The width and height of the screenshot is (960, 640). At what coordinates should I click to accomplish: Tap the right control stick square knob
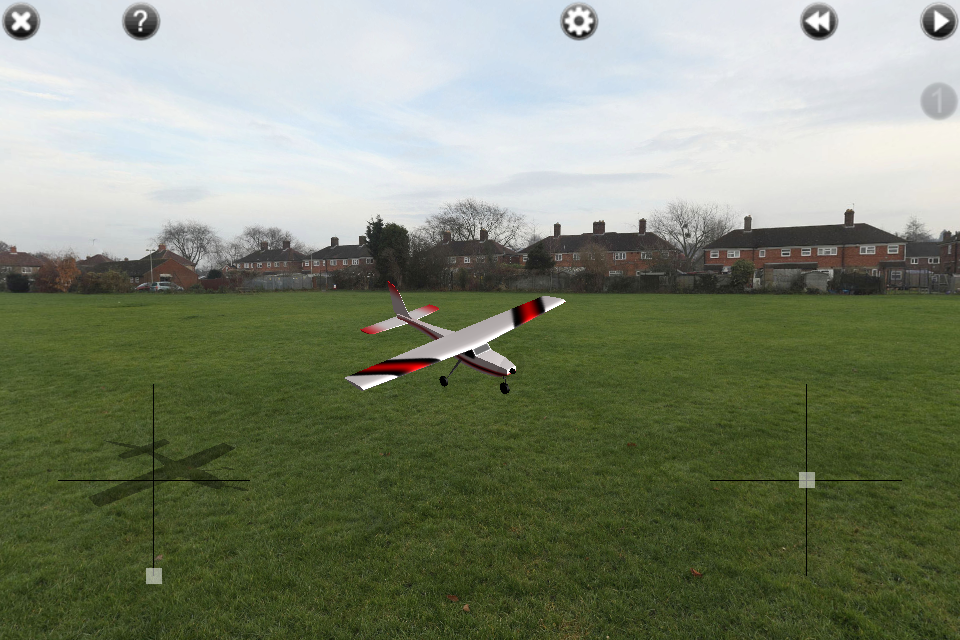tap(807, 480)
